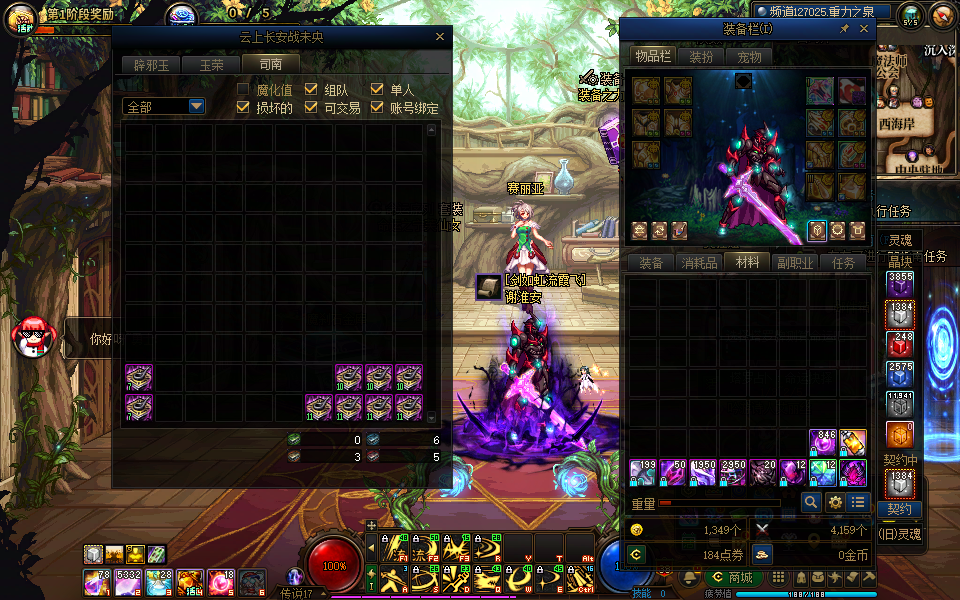Open the inventory gear settings button
Viewport: 960px width, 600px height.
coord(834,502)
